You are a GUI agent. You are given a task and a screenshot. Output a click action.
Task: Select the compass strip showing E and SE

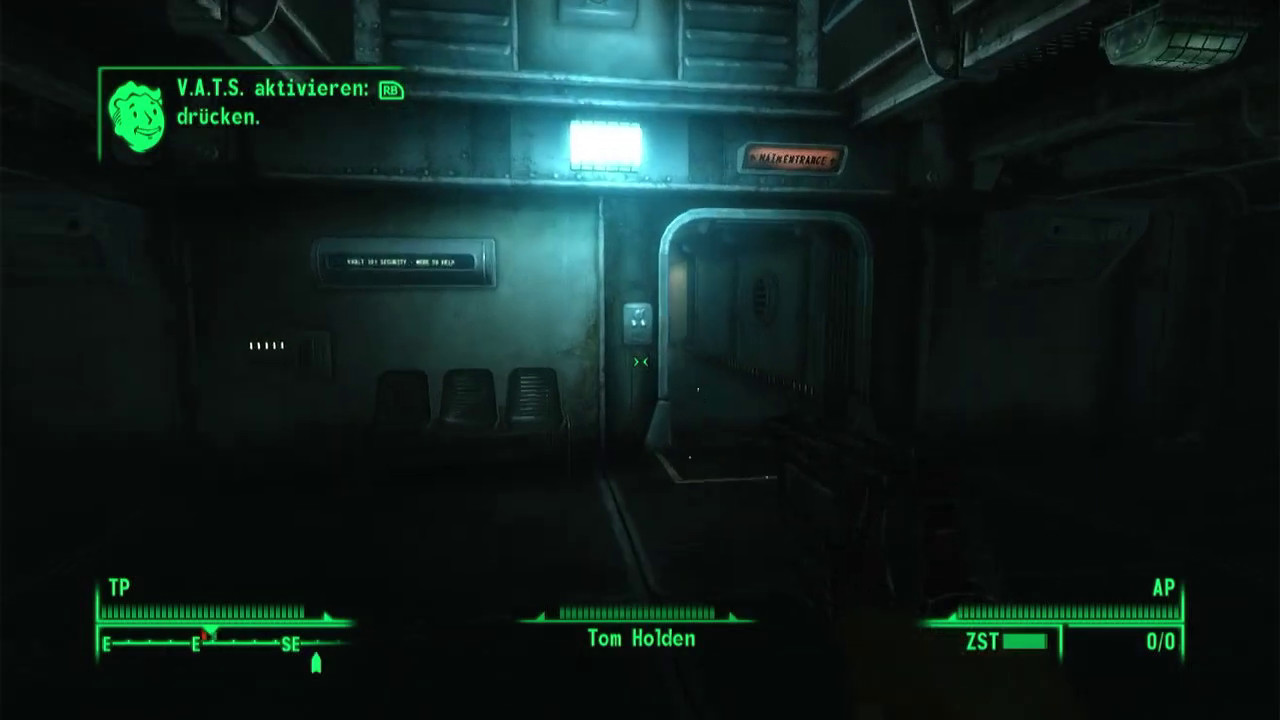(x=213, y=644)
